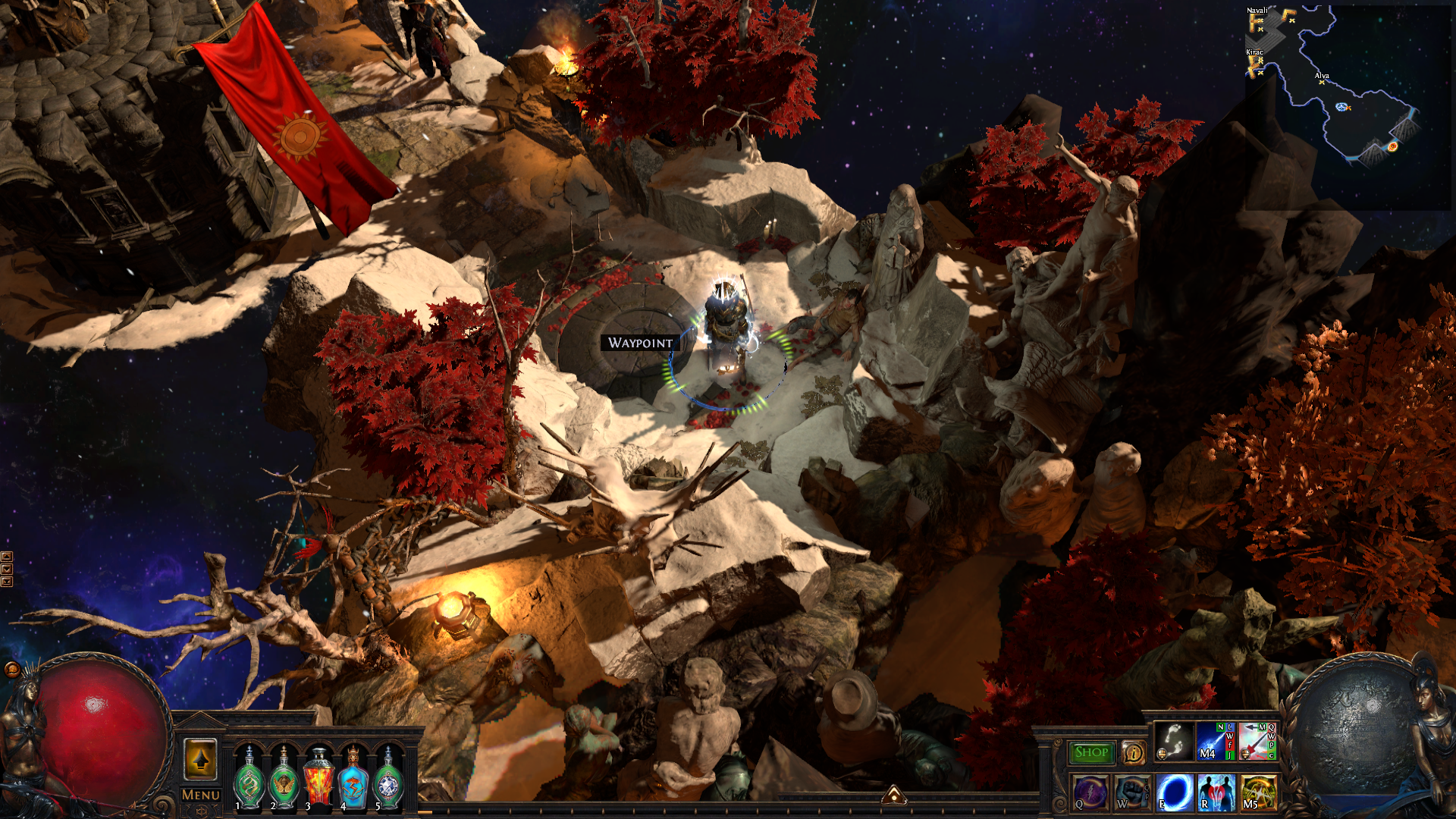This screenshot has width=1456, height=819.
Task: Click the Menu button
Action: click(201, 795)
